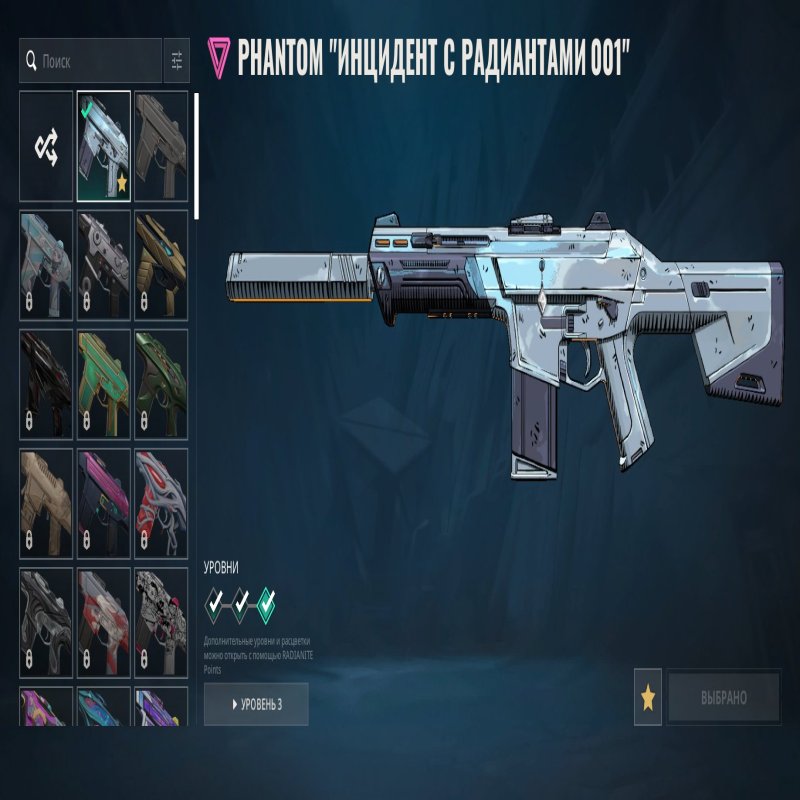Select the red and white ornate Phantom
Screen dimensions: 800x800
click(161, 503)
